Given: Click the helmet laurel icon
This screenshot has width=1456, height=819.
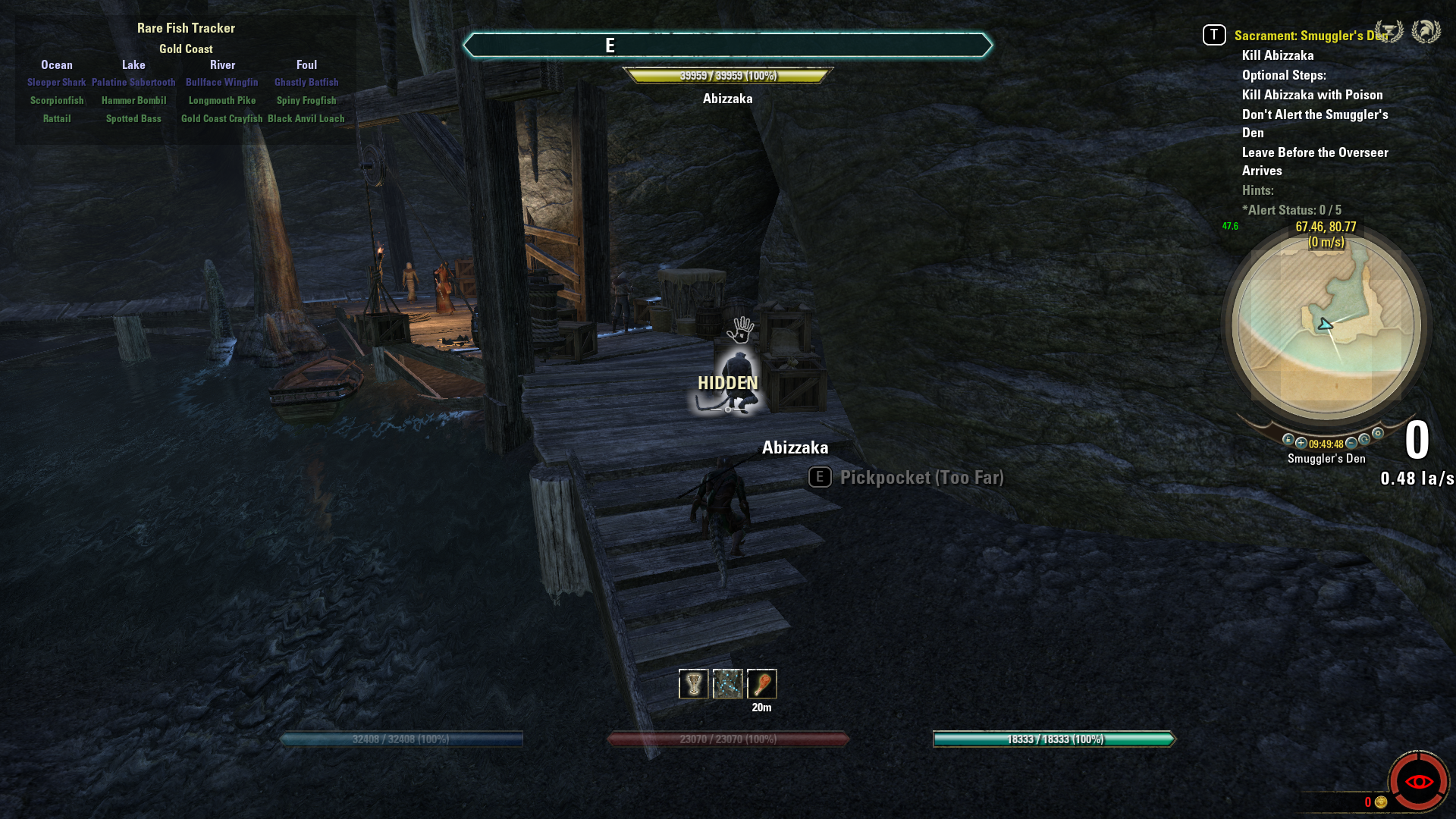Looking at the screenshot, I should tap(1426, 31).
